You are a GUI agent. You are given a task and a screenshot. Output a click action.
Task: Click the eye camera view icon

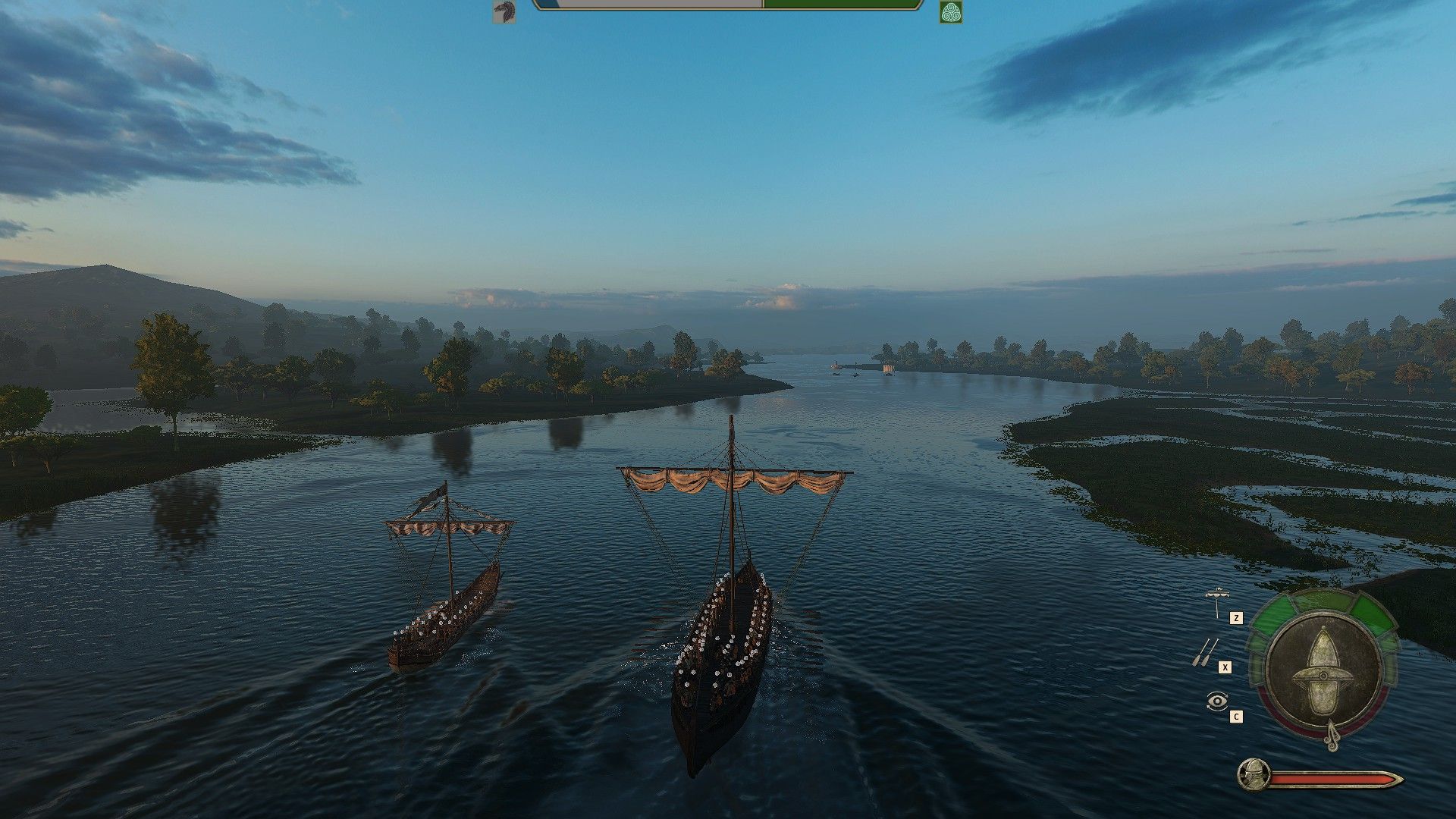[1216, 701]
